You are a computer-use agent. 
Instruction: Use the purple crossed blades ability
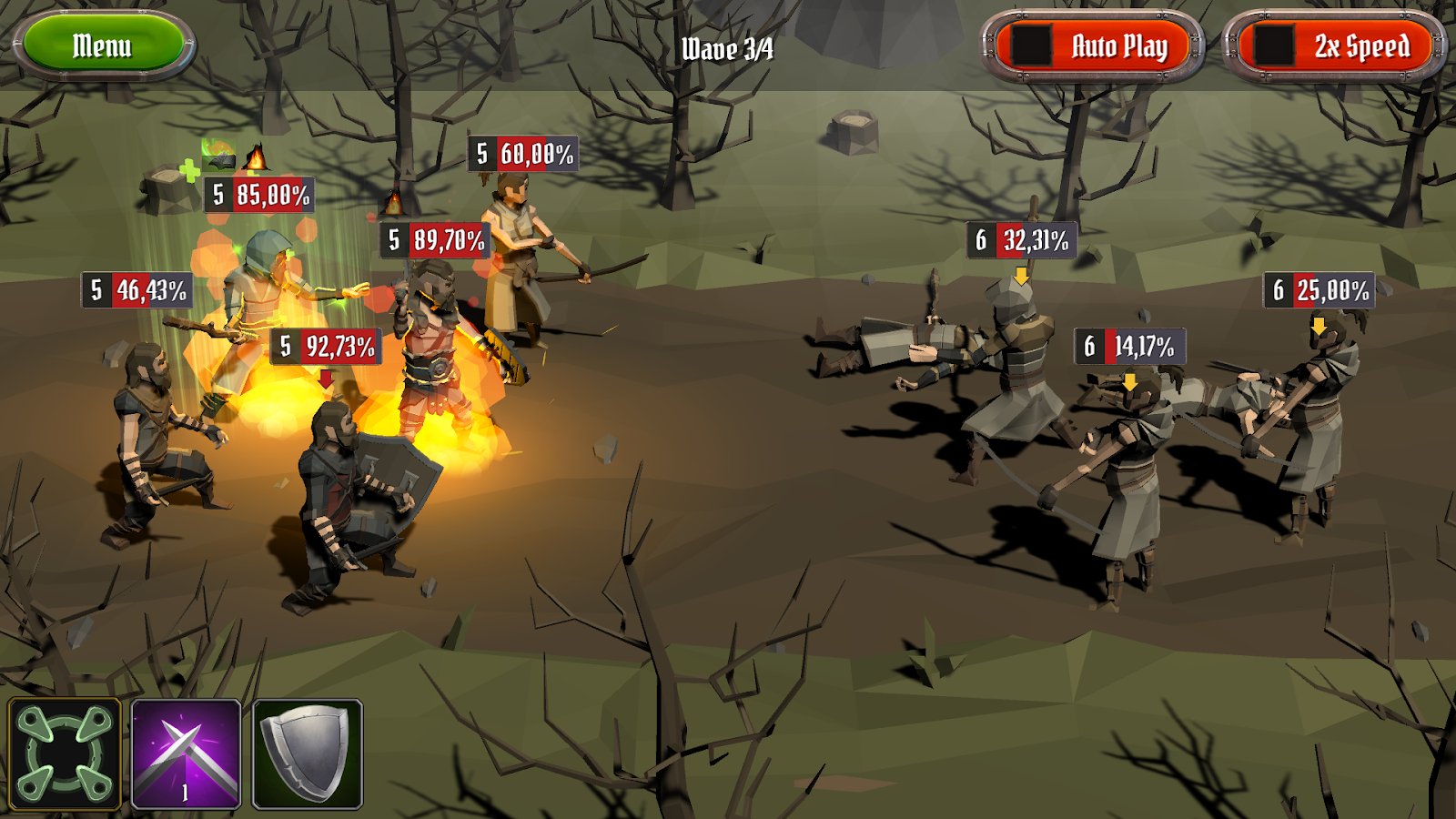187,754
